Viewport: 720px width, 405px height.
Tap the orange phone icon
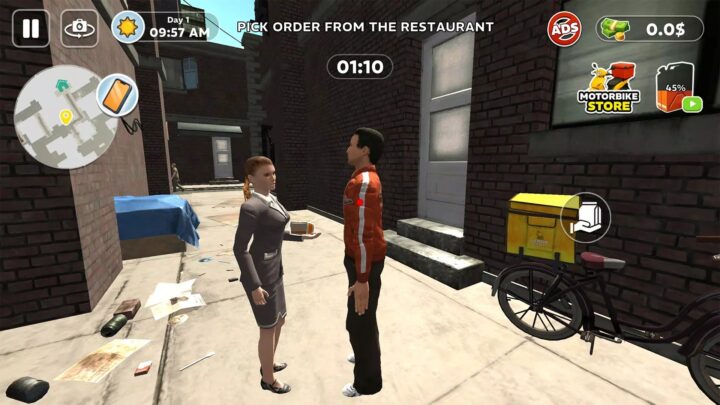pyautogui.click(x=117, y=95)
